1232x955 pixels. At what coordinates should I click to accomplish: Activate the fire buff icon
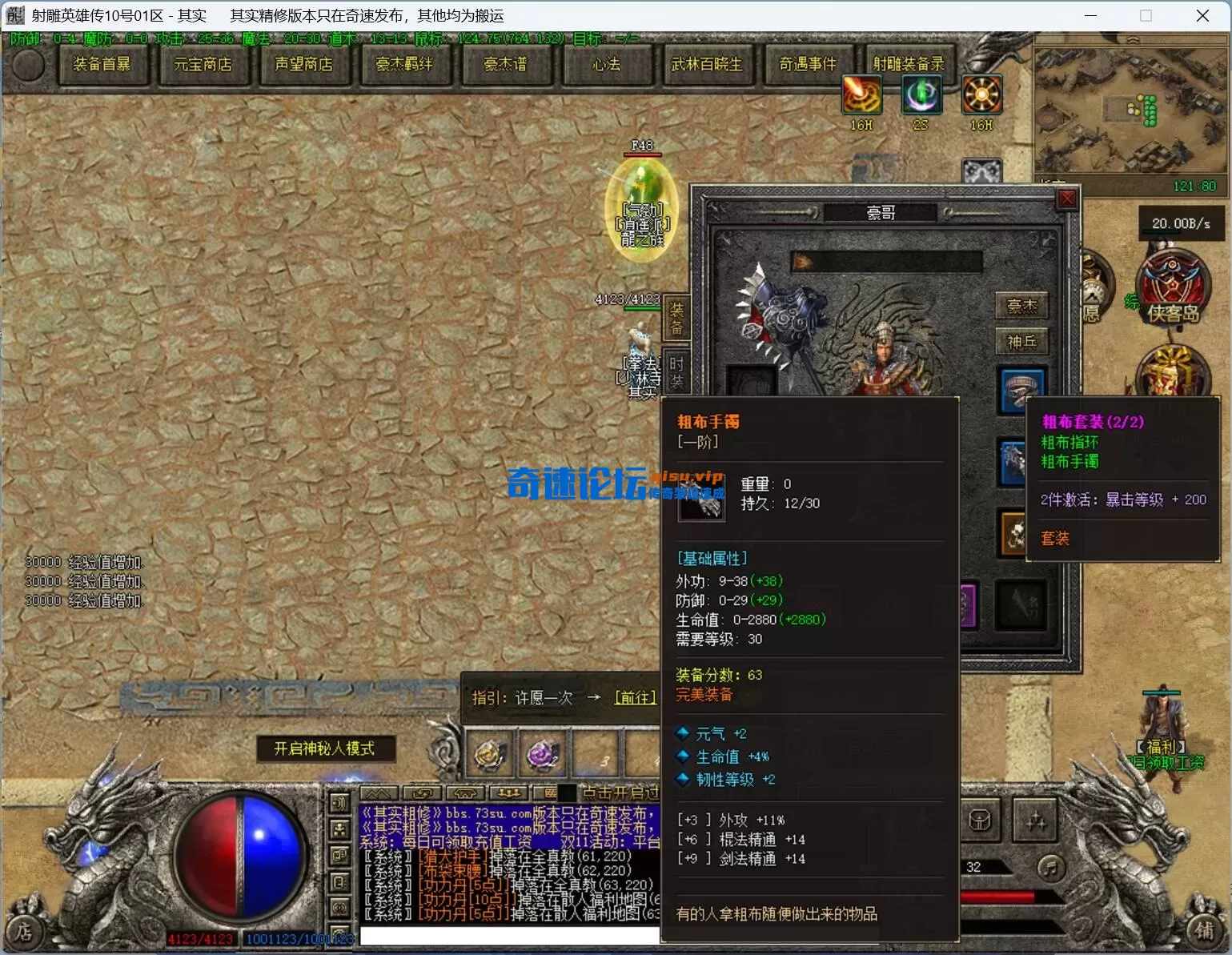(x=861, y=96)
